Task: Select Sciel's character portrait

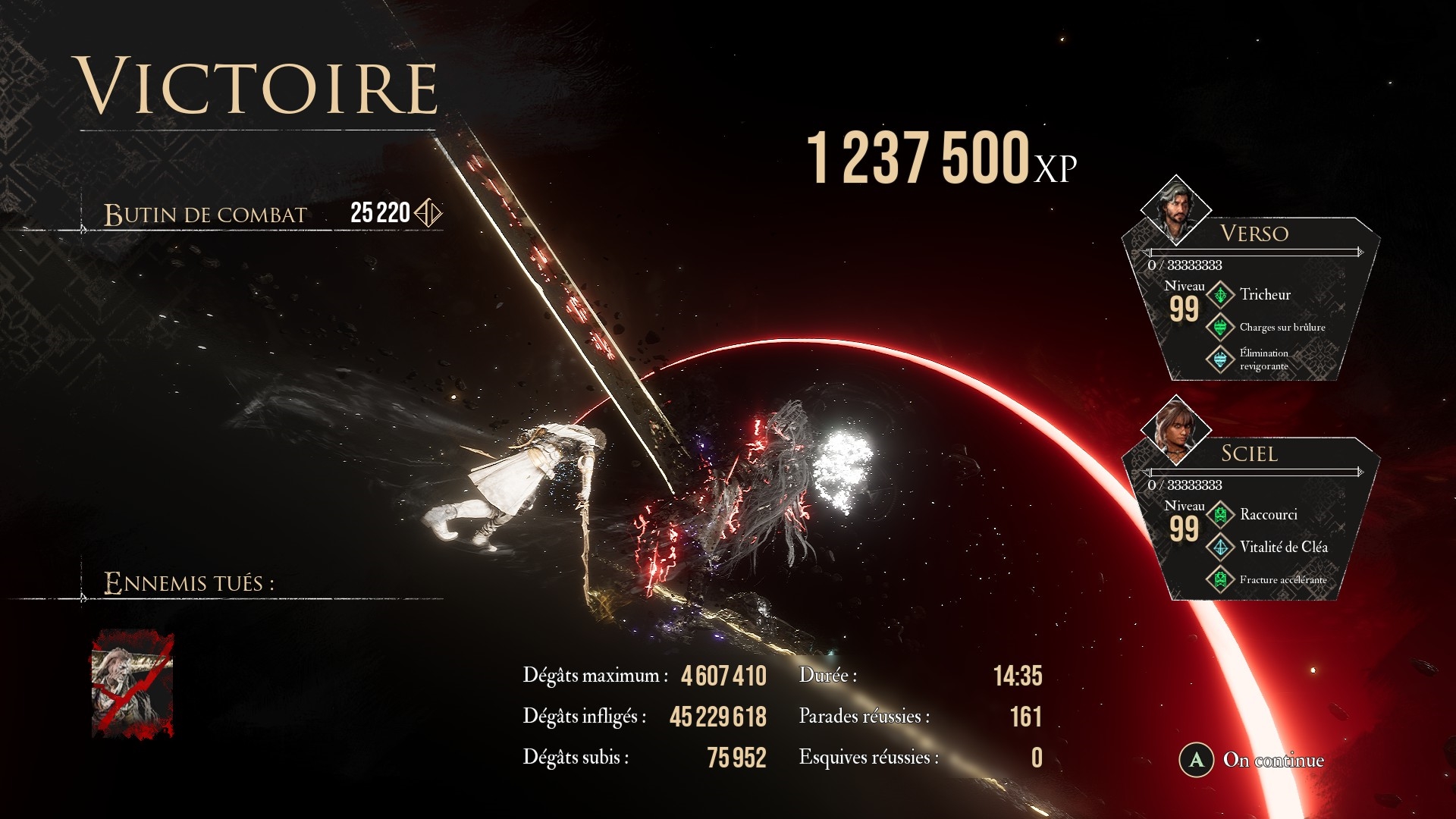Action: point(1175,430)
